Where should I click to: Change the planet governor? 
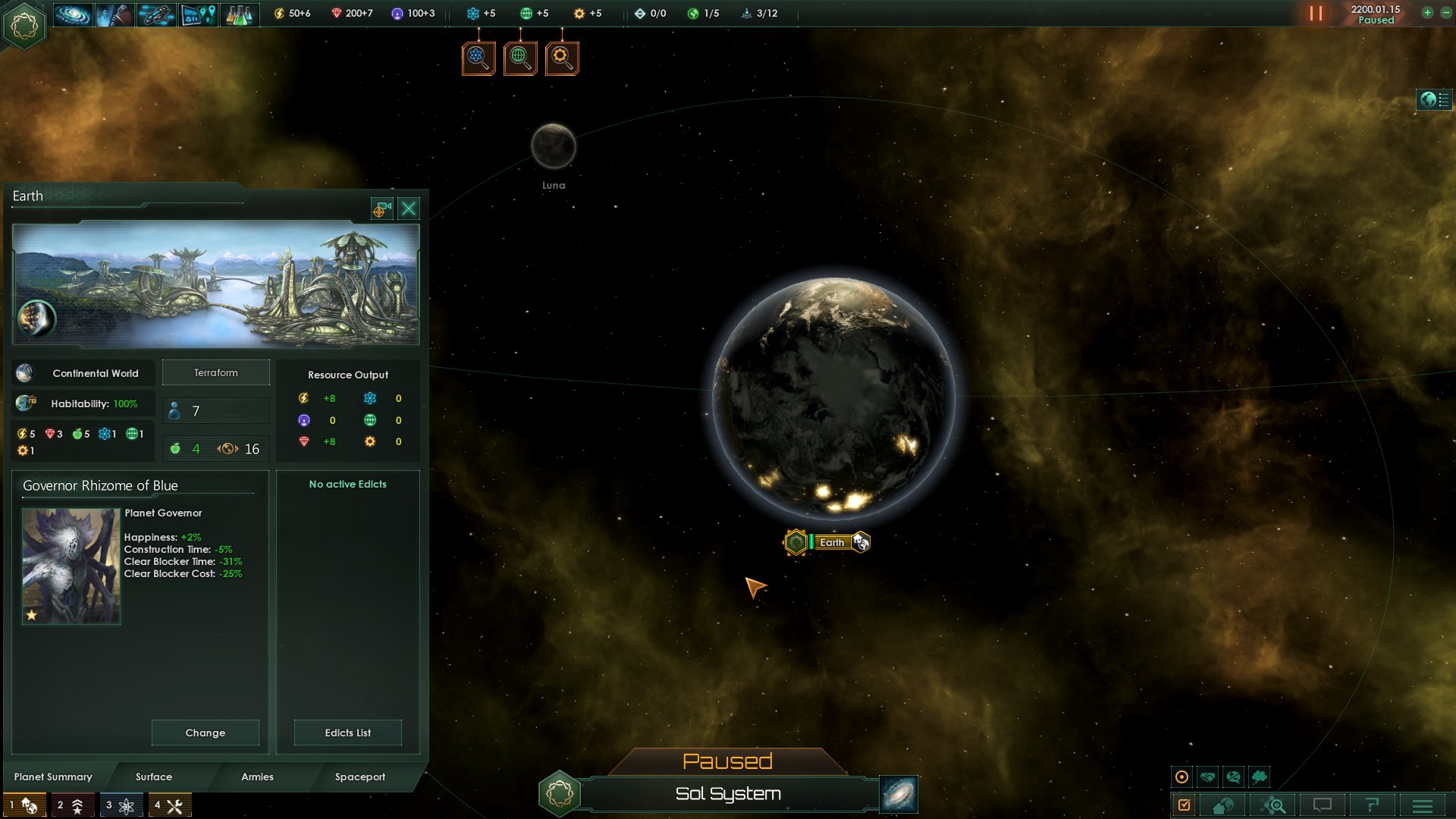pos(205,733)
